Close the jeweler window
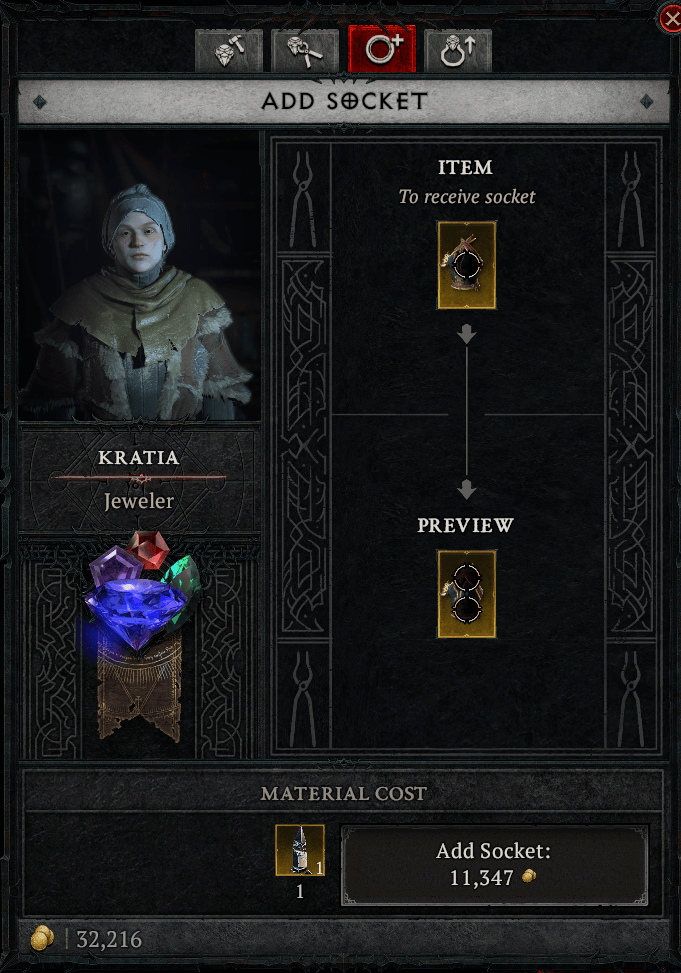 pyautogui.click(x=670, y=17)
